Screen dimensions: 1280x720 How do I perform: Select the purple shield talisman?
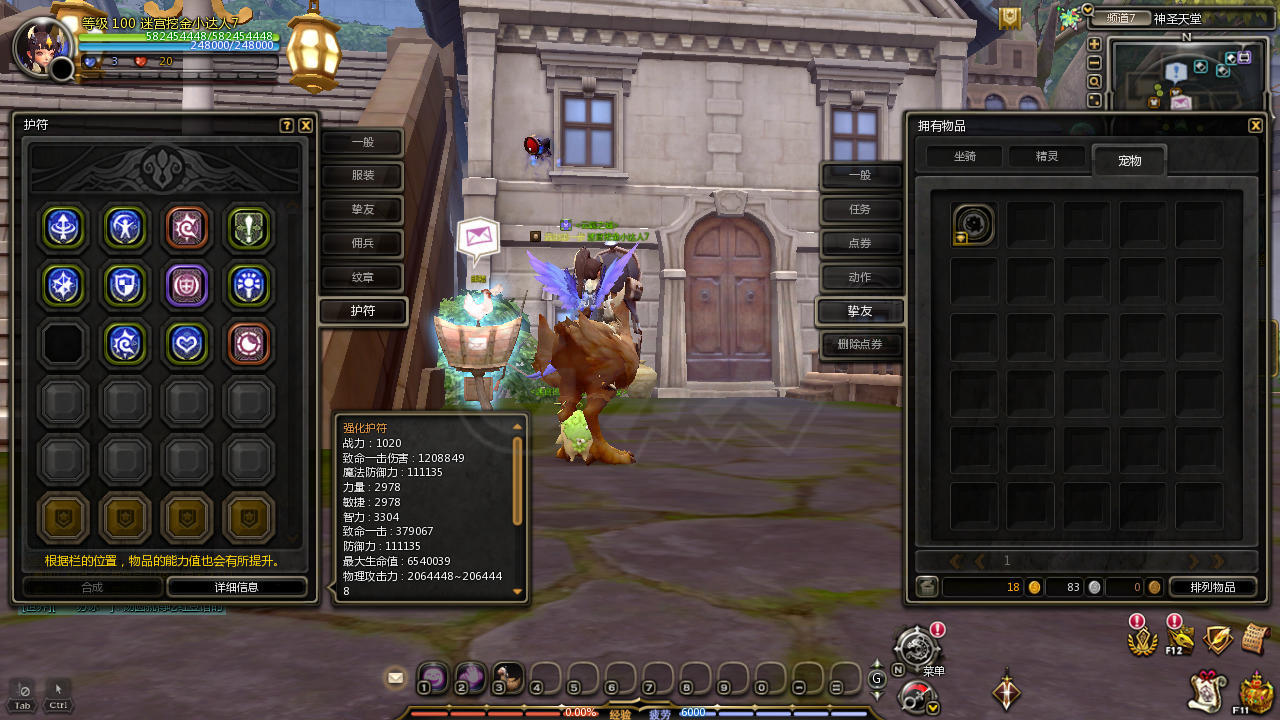(x=187, y=285)
